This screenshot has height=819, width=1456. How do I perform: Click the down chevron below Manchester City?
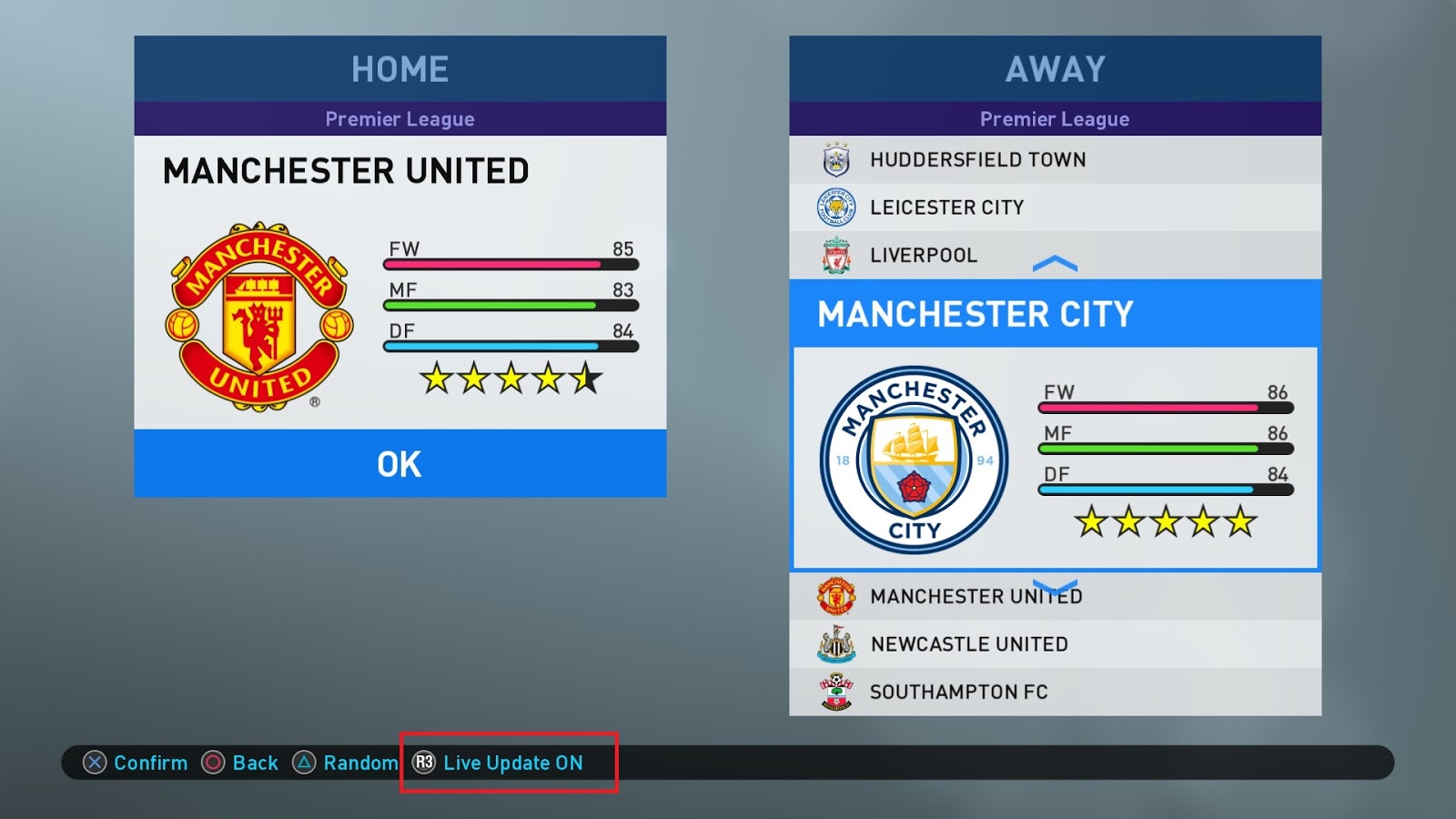coord(1056,587)
